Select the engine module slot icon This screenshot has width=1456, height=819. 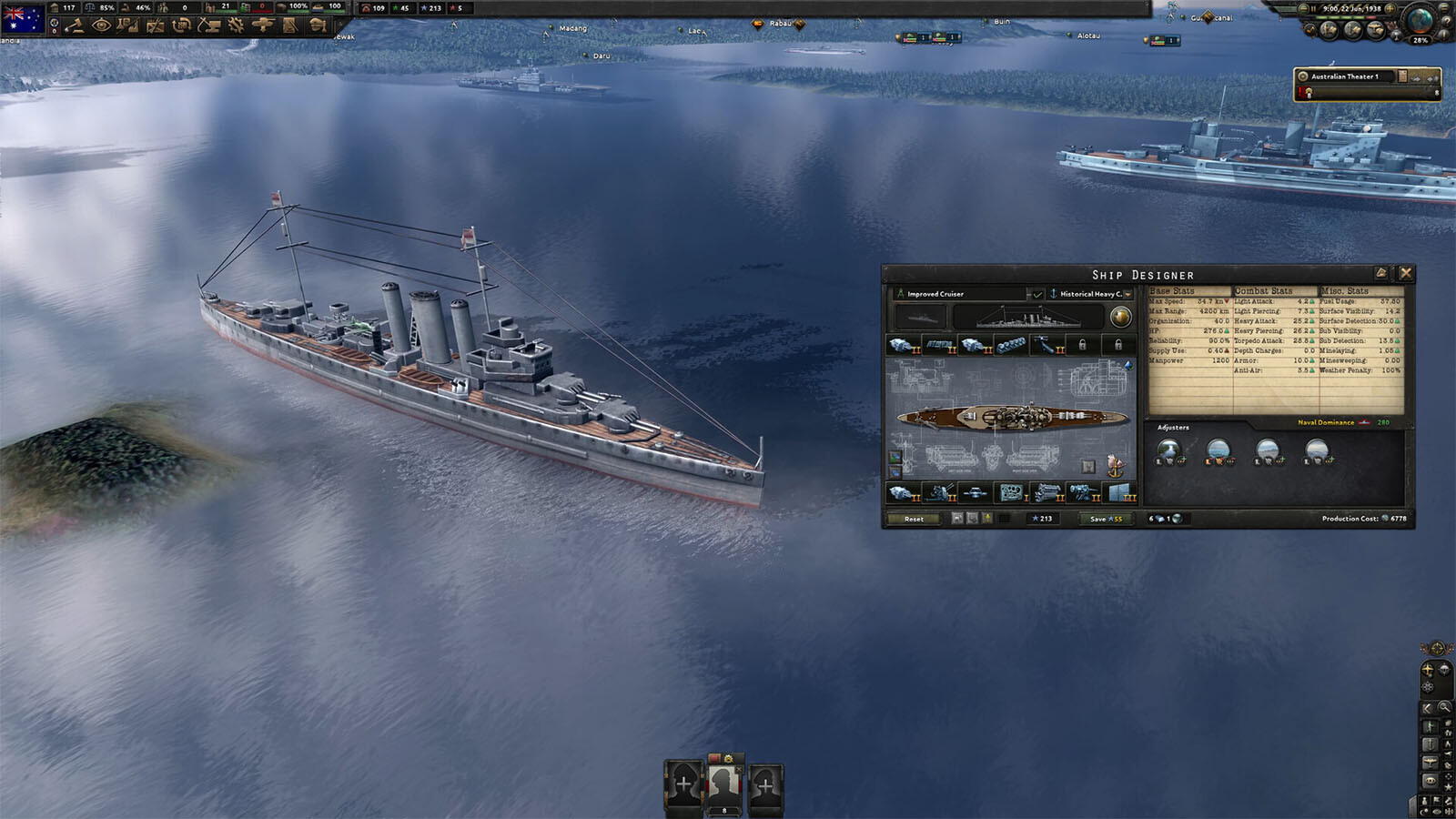[x=1047, y=492]
